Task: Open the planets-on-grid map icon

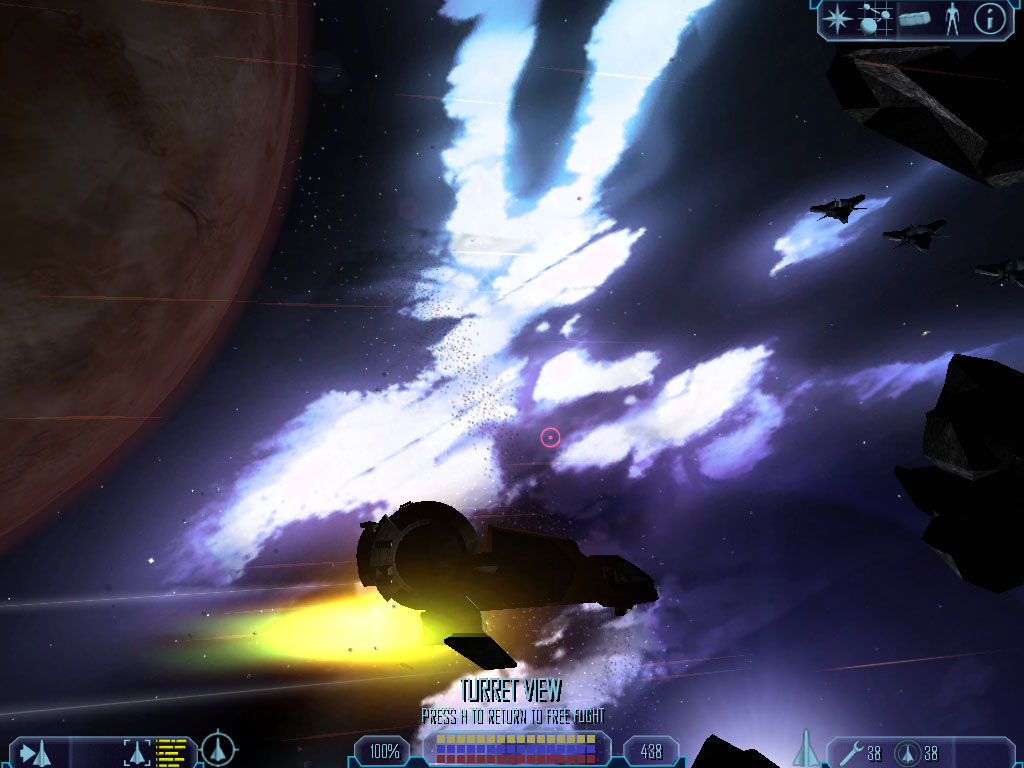Action: 875,17
